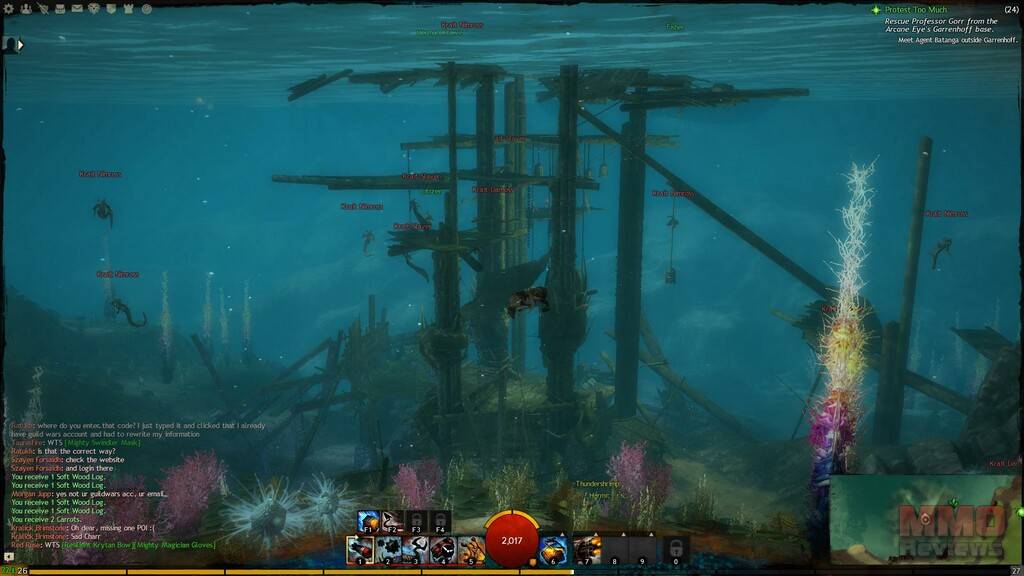Activate healing skill in slot 6
The image size is (1024, 576).
click(554, 548)
